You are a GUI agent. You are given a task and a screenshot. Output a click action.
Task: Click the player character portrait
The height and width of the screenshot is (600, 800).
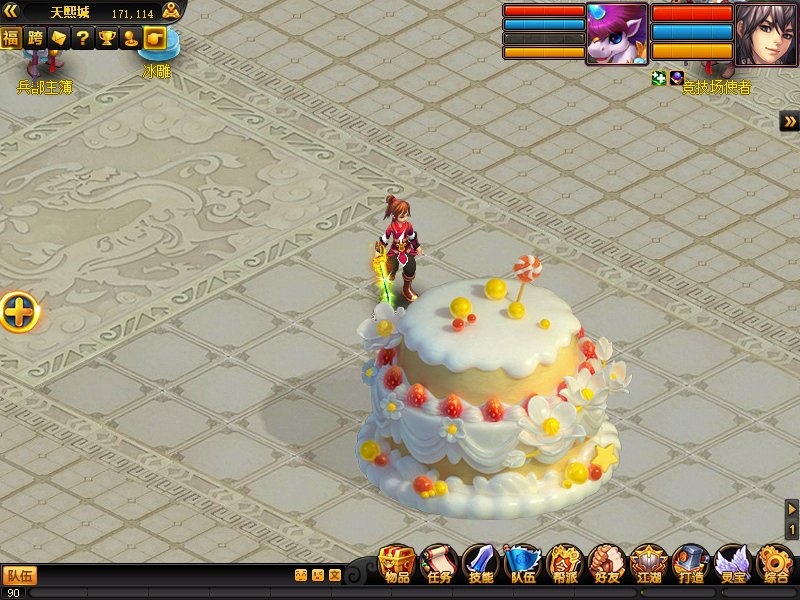point(766,35)
